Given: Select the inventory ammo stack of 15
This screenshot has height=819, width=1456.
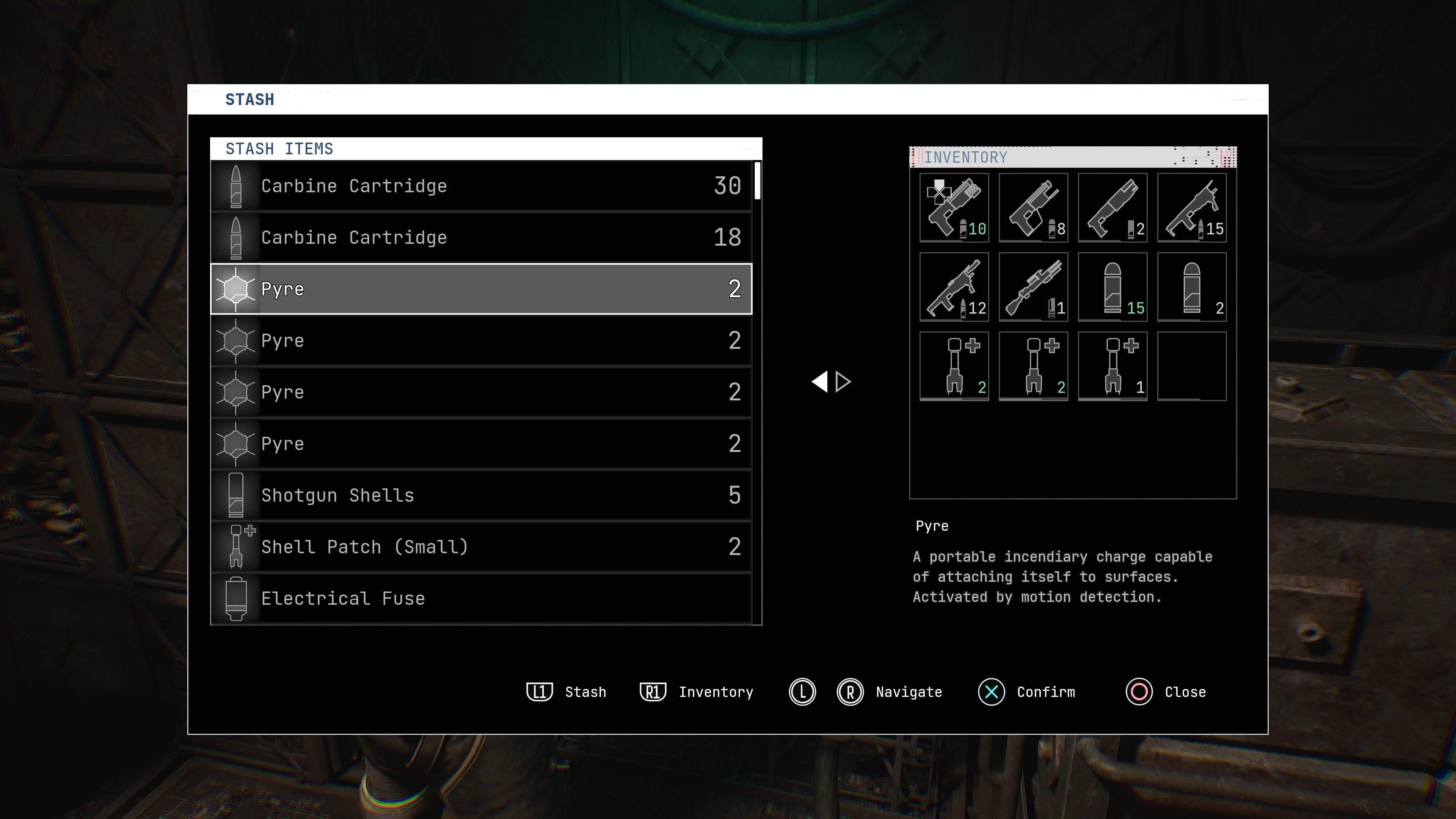Looking at the screenshot, I should tap(1112, 287).
